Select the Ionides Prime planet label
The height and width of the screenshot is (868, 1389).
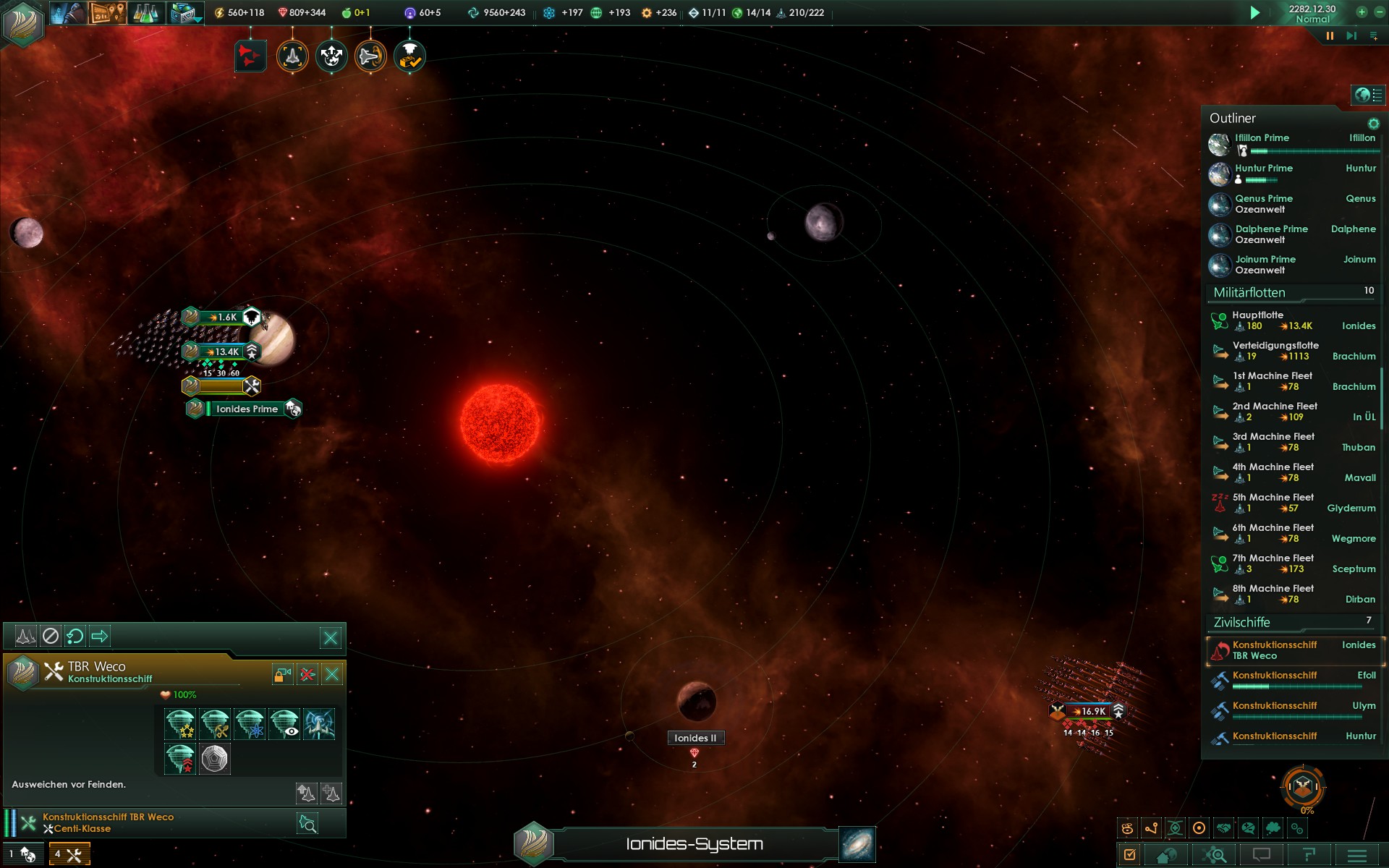pyautogui.click(x=247, y=409)
